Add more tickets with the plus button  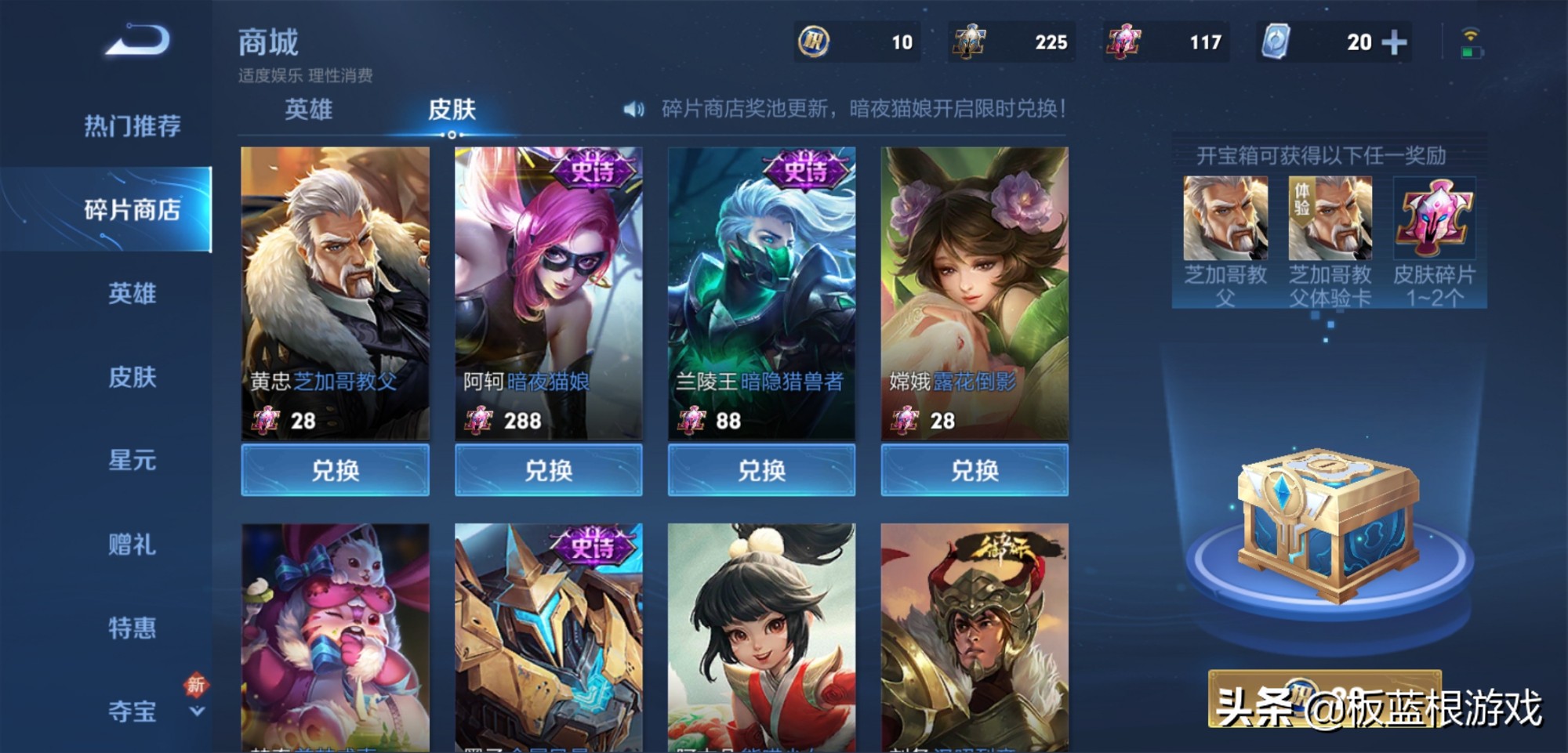[x=1394, y=42]
